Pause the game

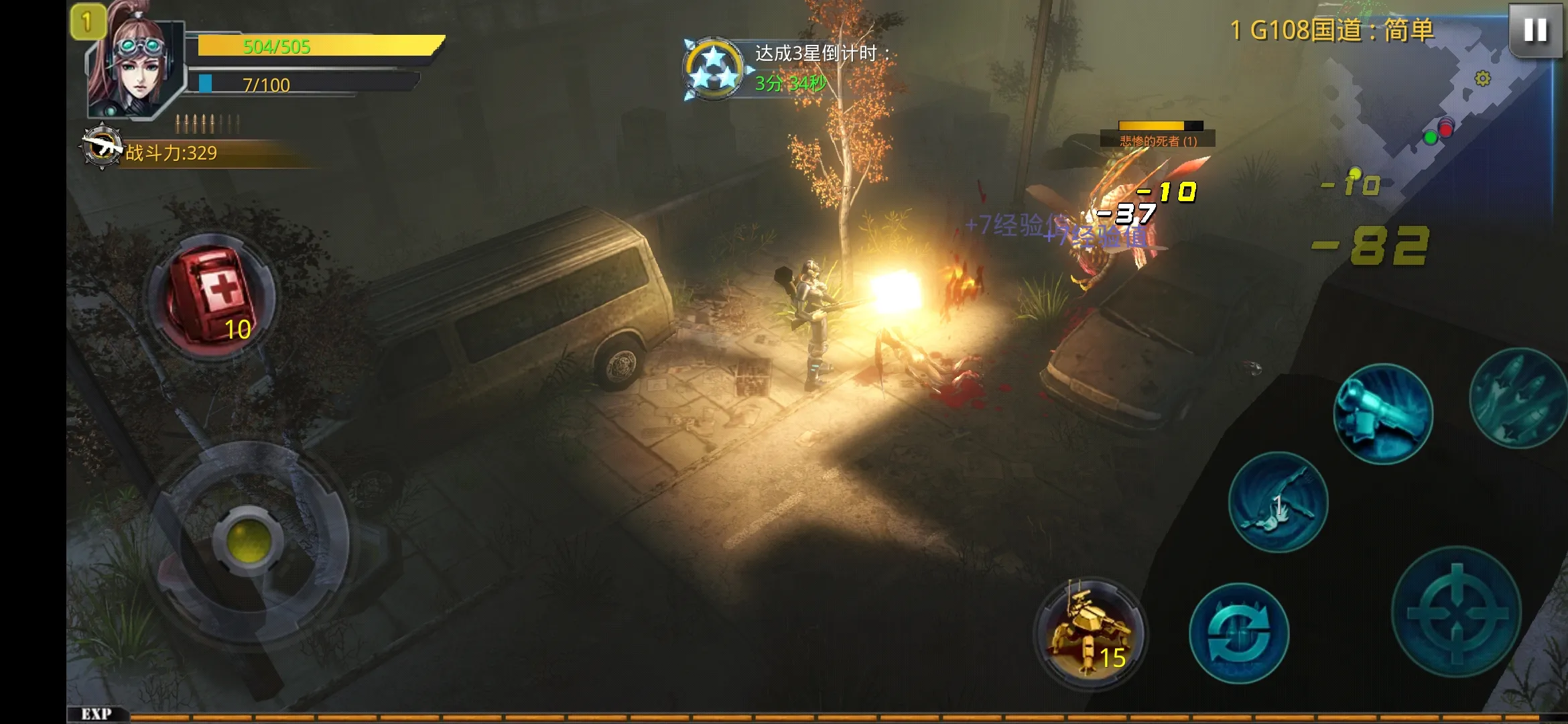[x=1534, y=30]
